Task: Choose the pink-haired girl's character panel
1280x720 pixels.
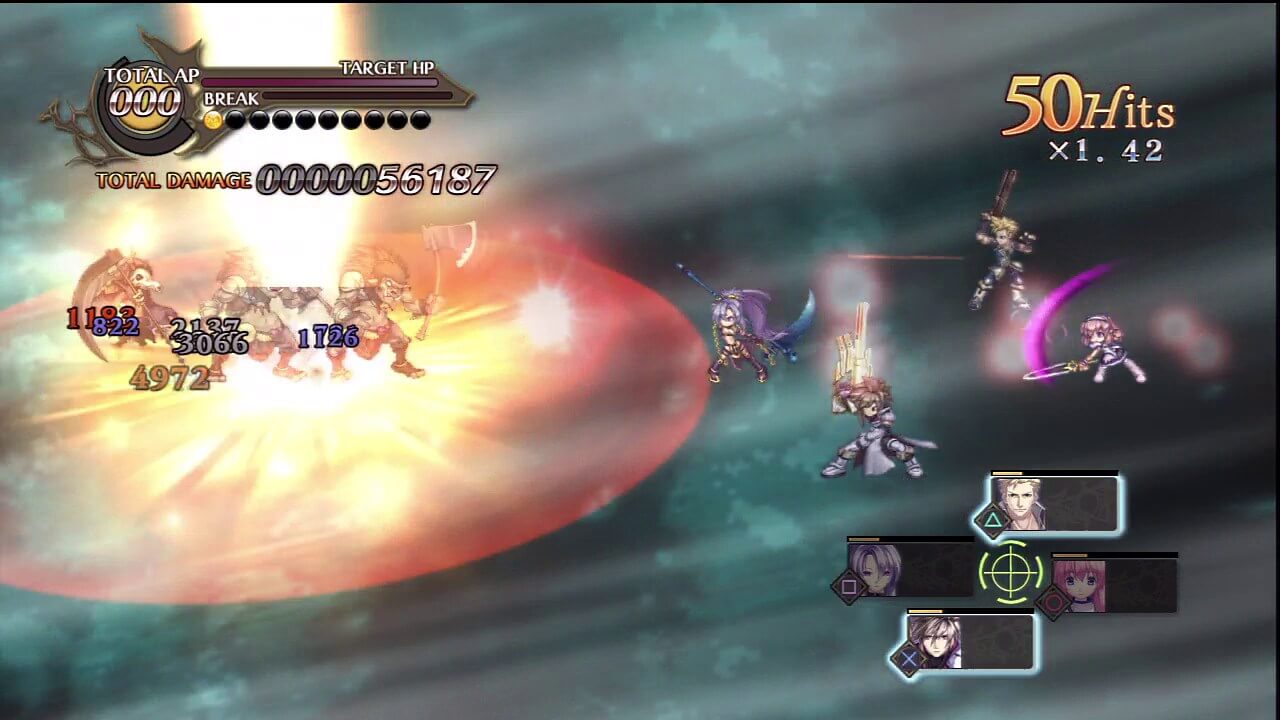Action: click(1113, 585)
